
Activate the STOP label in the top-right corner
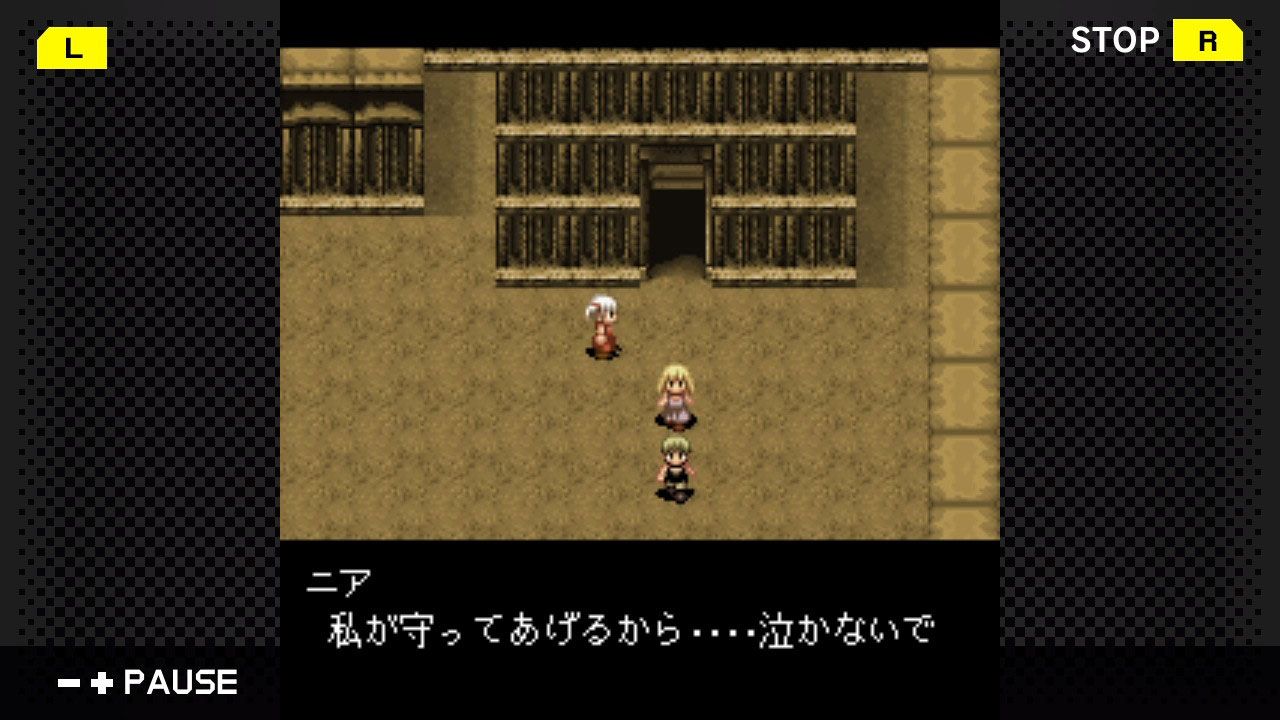click(1117, 40)
